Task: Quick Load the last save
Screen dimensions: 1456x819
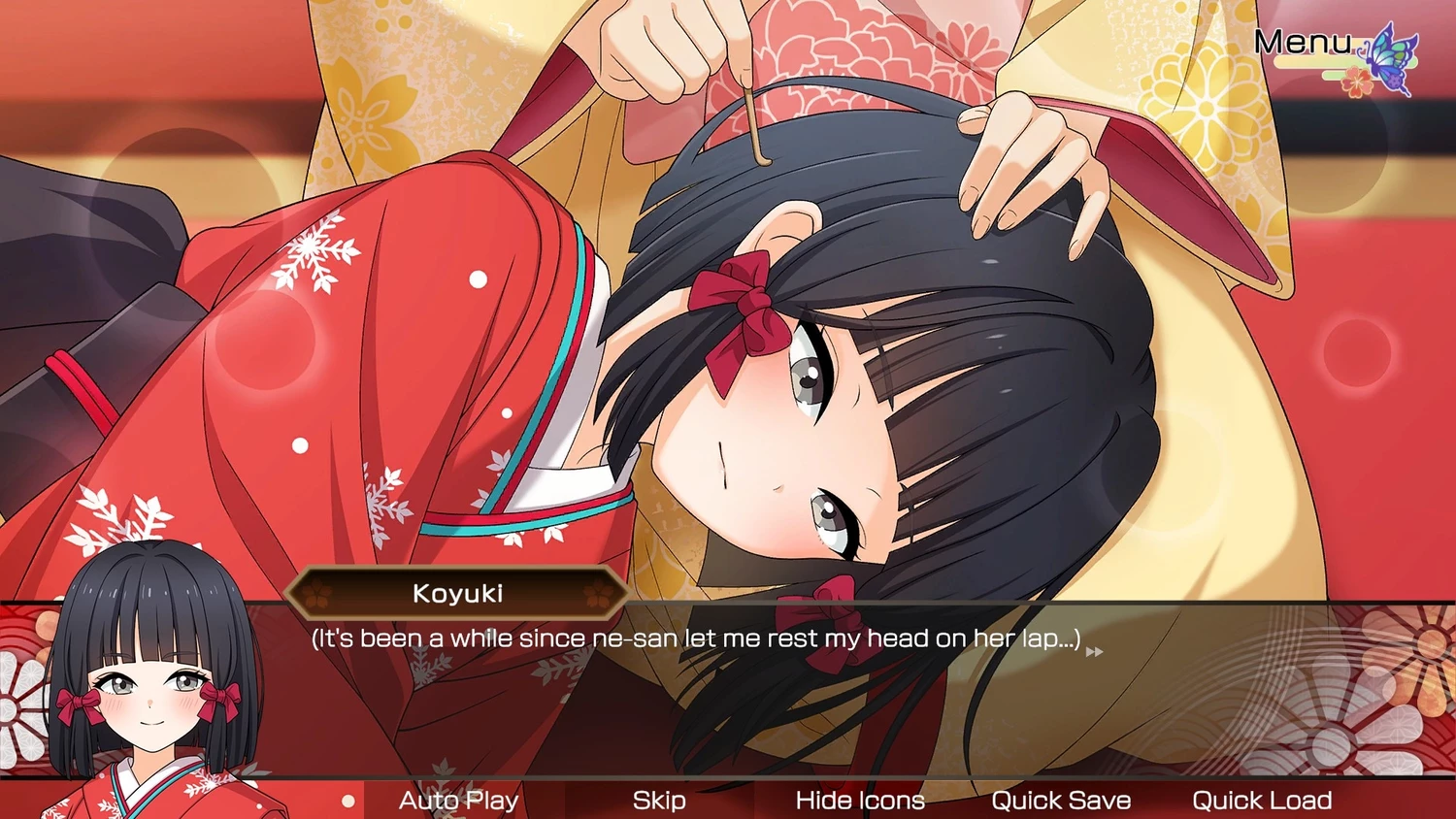Action: pos(1262,801)
